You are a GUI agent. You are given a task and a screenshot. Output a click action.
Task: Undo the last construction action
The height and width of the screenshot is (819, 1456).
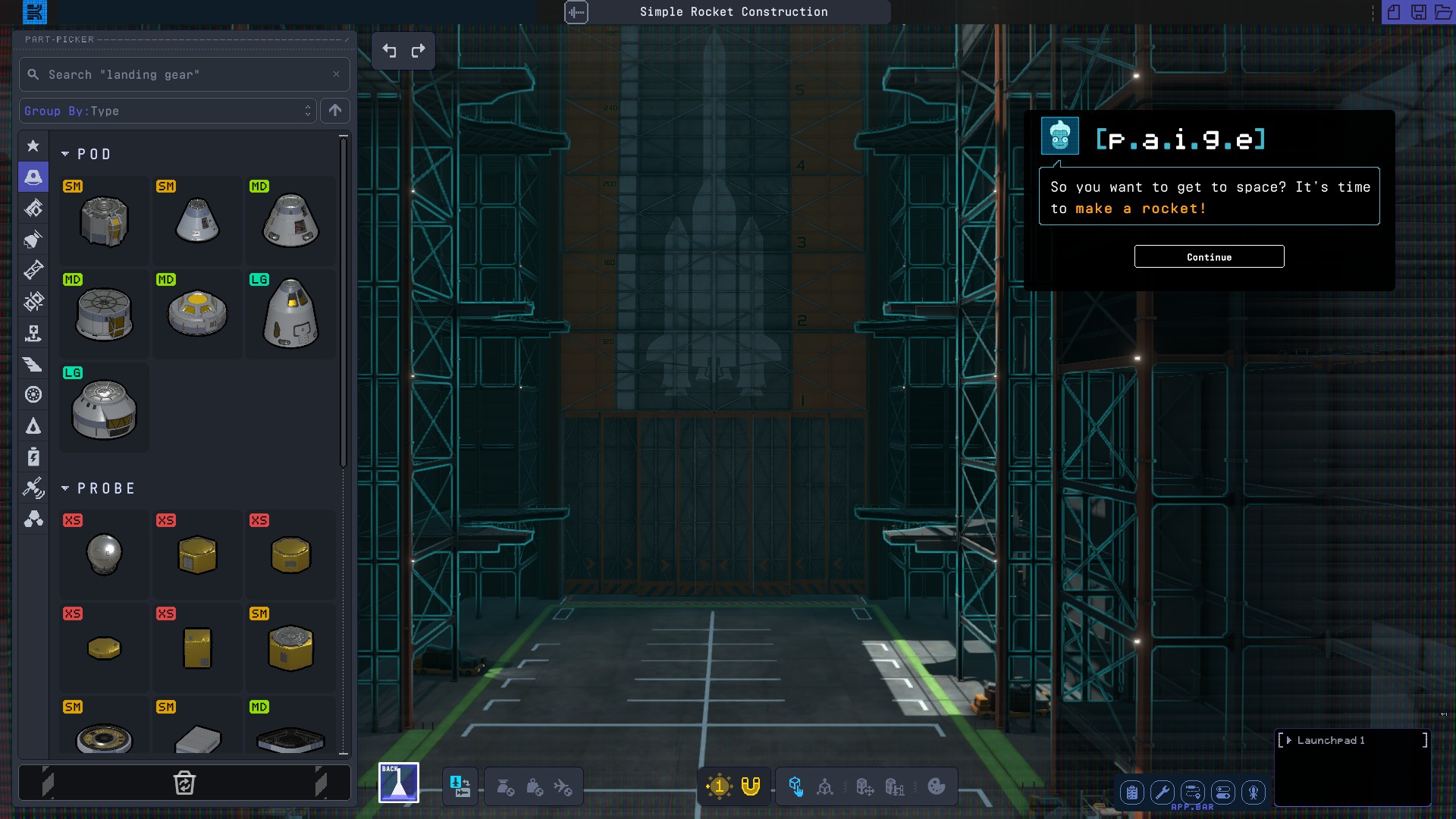click(x=389, y=51)
